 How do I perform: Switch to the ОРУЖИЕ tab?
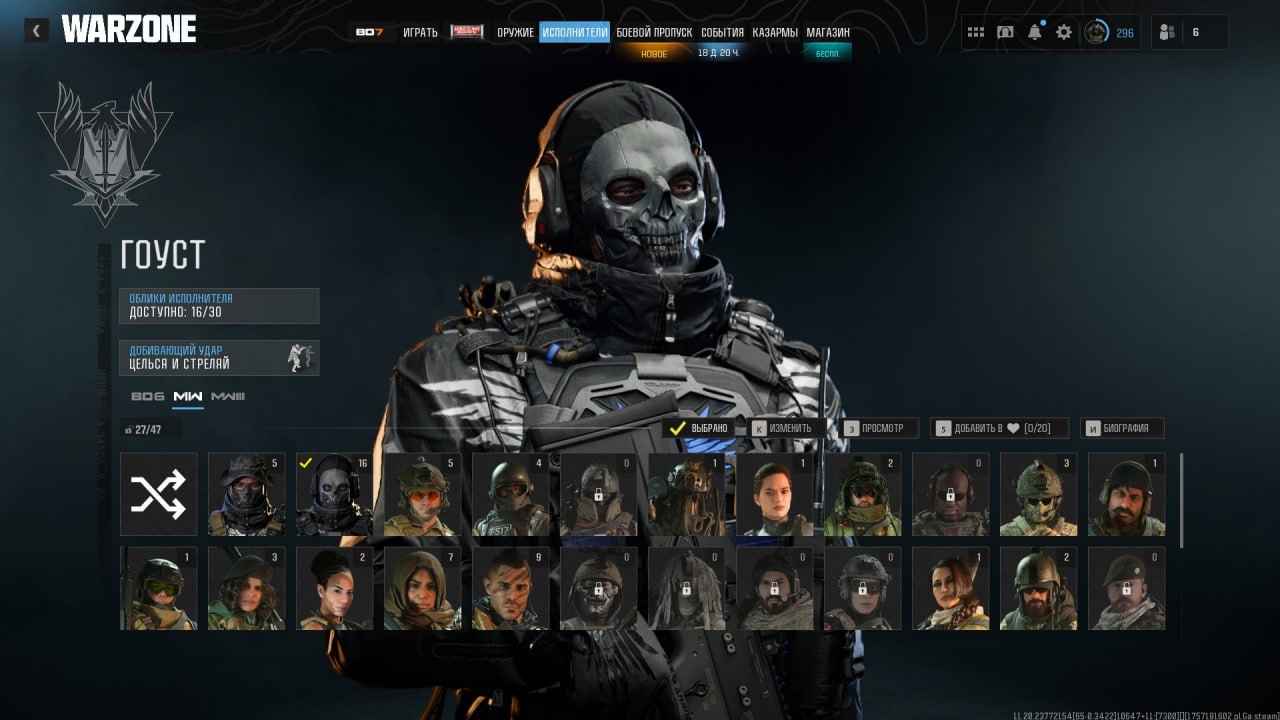(x=515, y=32)
